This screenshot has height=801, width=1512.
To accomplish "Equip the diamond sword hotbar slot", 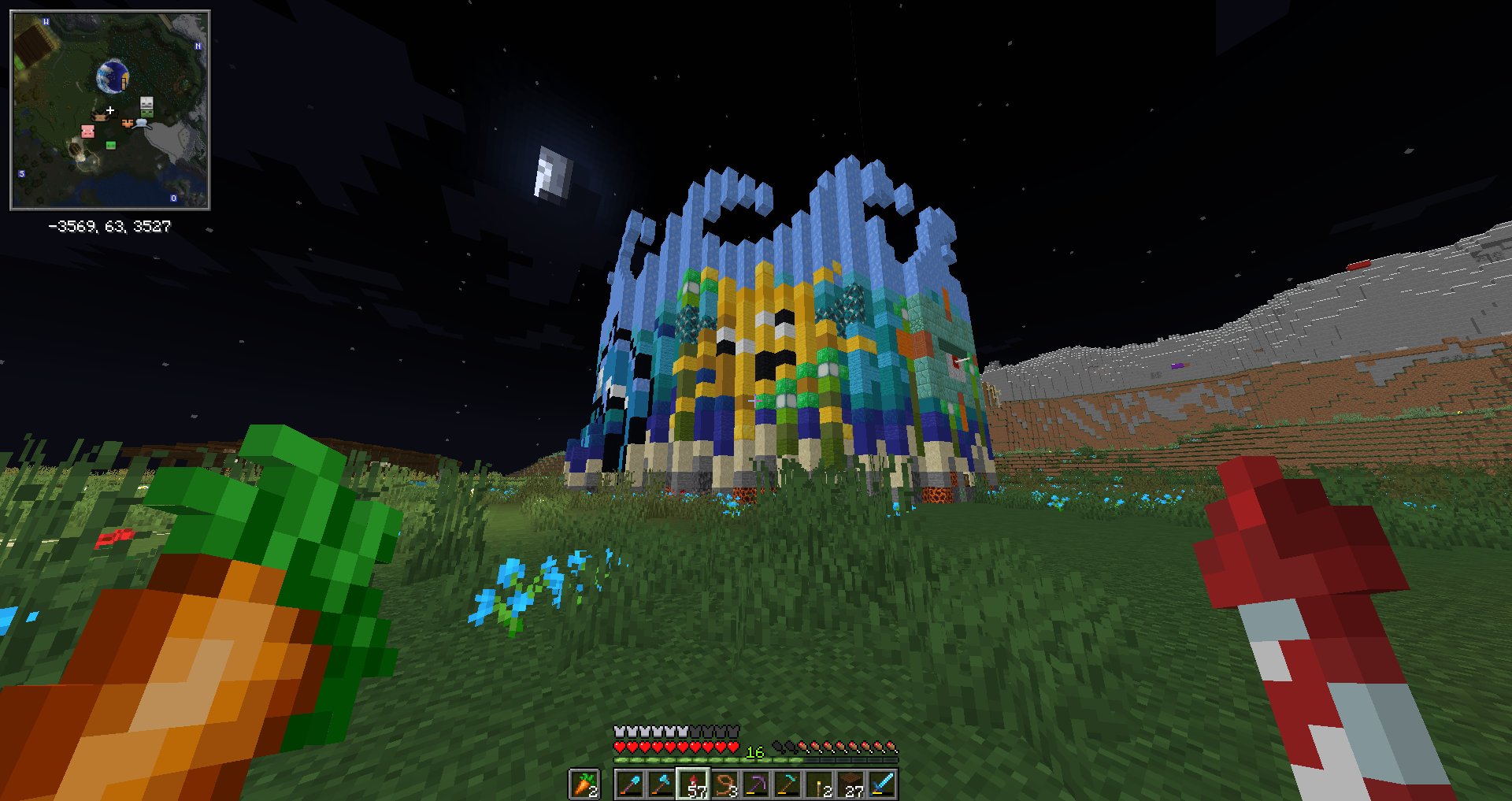I will click(882, 784).
